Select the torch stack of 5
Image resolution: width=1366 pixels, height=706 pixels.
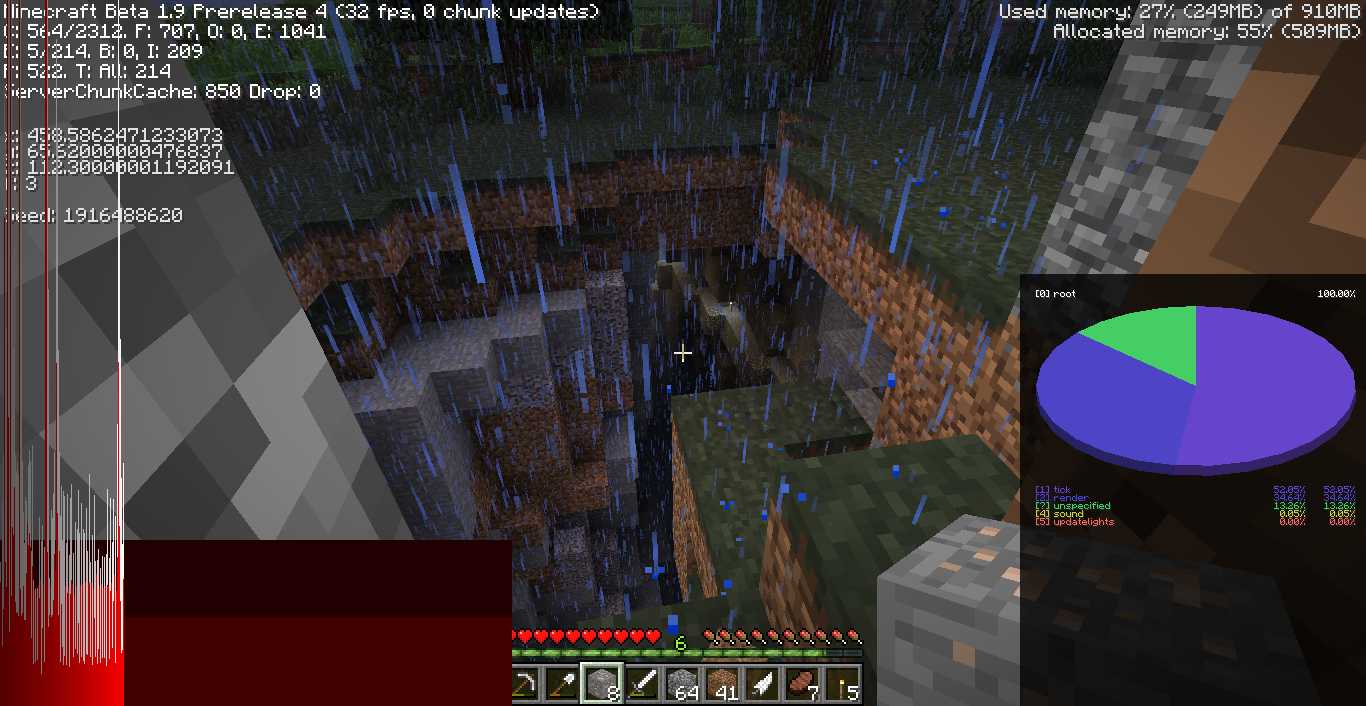point(842,684)
